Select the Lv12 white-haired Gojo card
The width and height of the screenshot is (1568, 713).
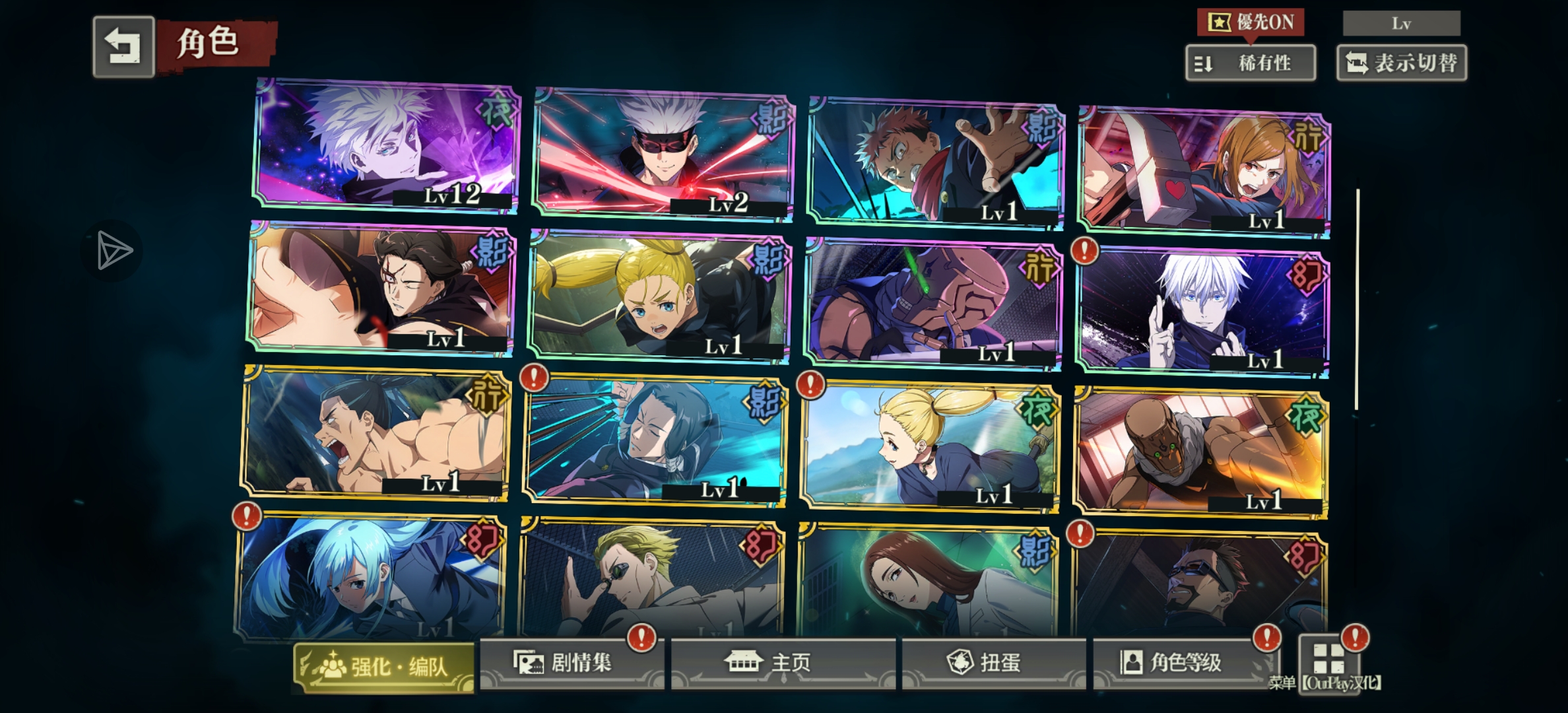pyautogui.click(x=386, y=145)
